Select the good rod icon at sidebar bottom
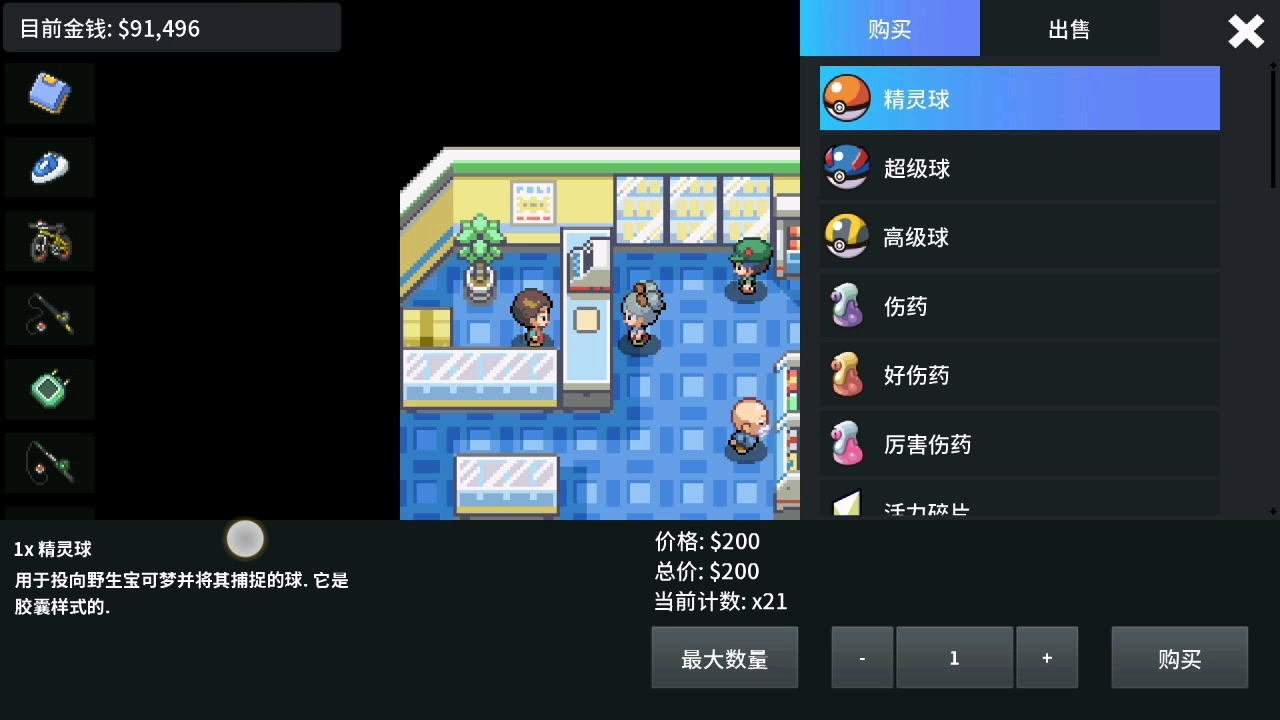Screen dimensions: 1280x720 point(49,463)
